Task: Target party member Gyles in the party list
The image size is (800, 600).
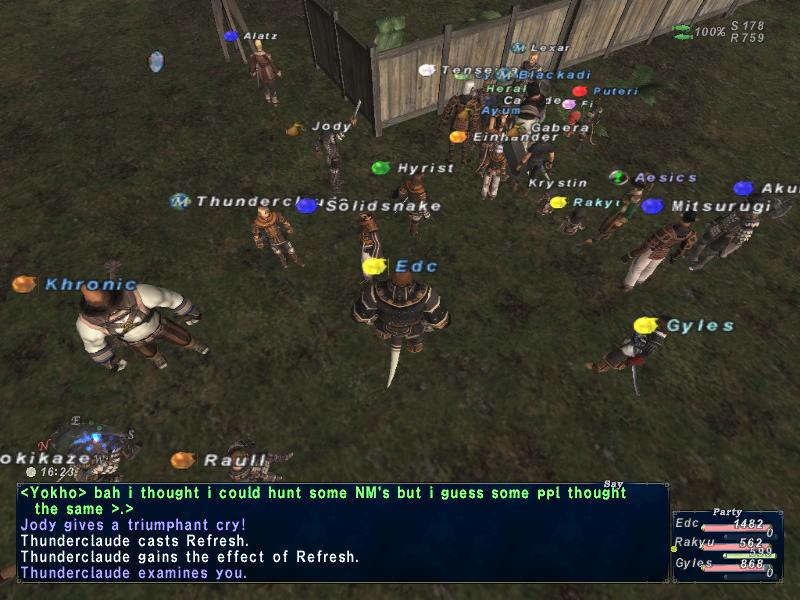Action: click(x=723, y=564)
